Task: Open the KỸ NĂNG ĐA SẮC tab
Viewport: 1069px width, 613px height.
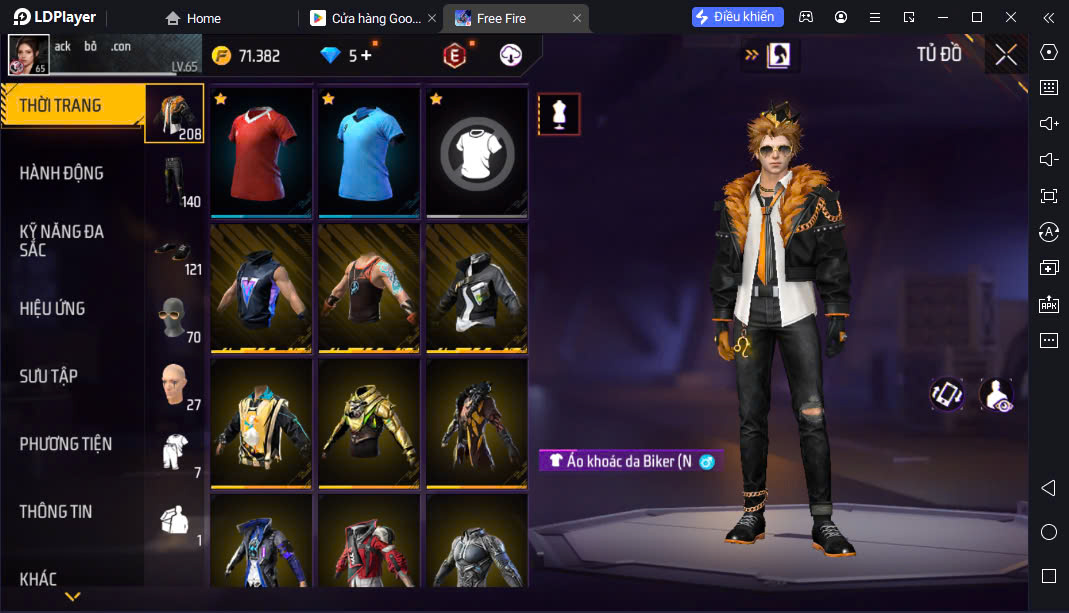Action: (62, 240)
